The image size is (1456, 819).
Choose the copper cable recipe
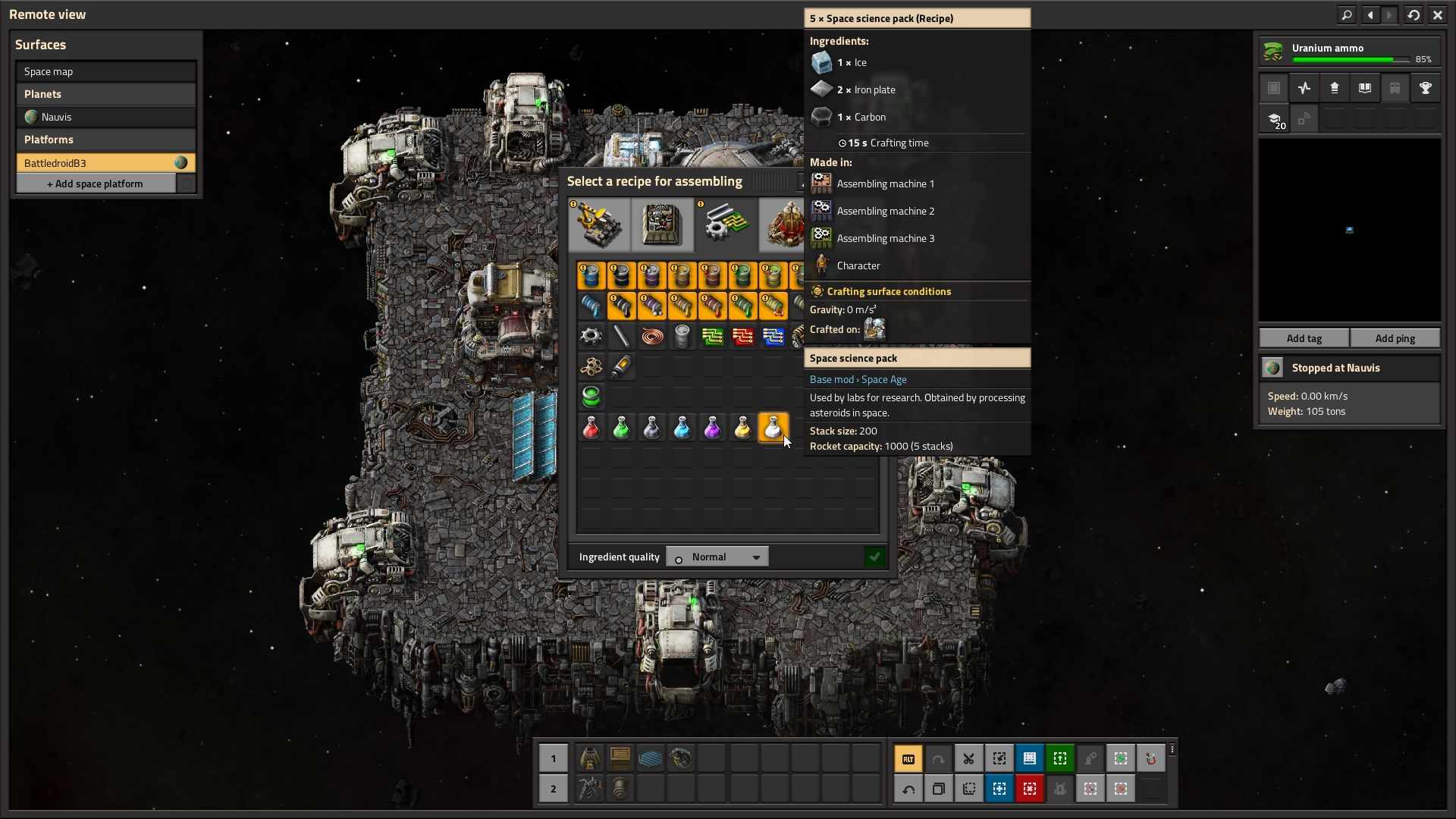point(651,336)
